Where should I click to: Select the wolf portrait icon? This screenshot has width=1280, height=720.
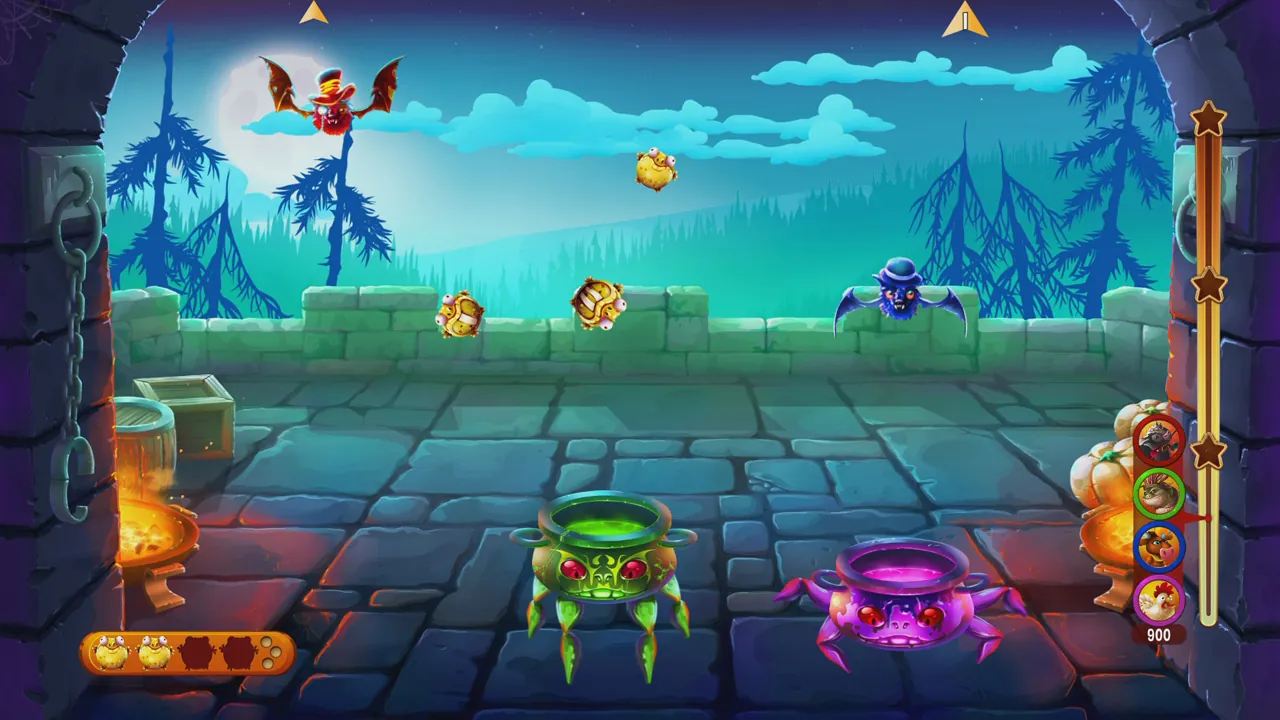[1159, 439]
